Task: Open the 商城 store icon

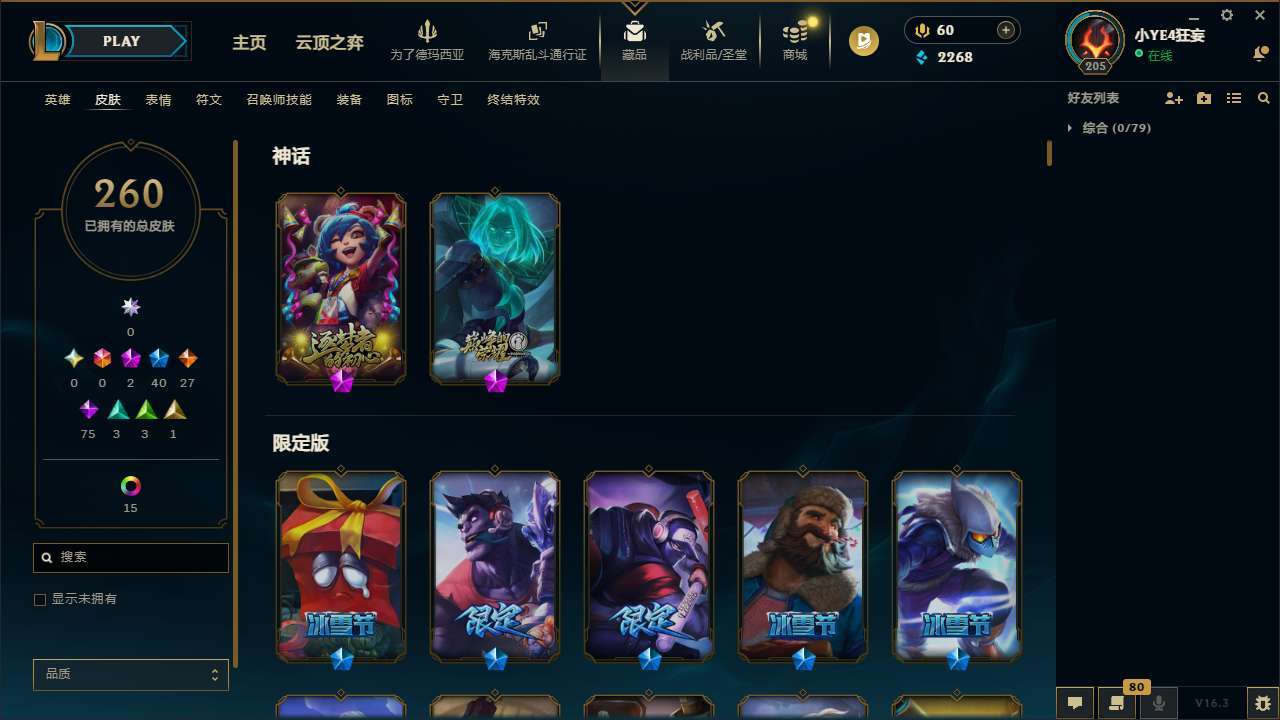Action: pos(794,40)
